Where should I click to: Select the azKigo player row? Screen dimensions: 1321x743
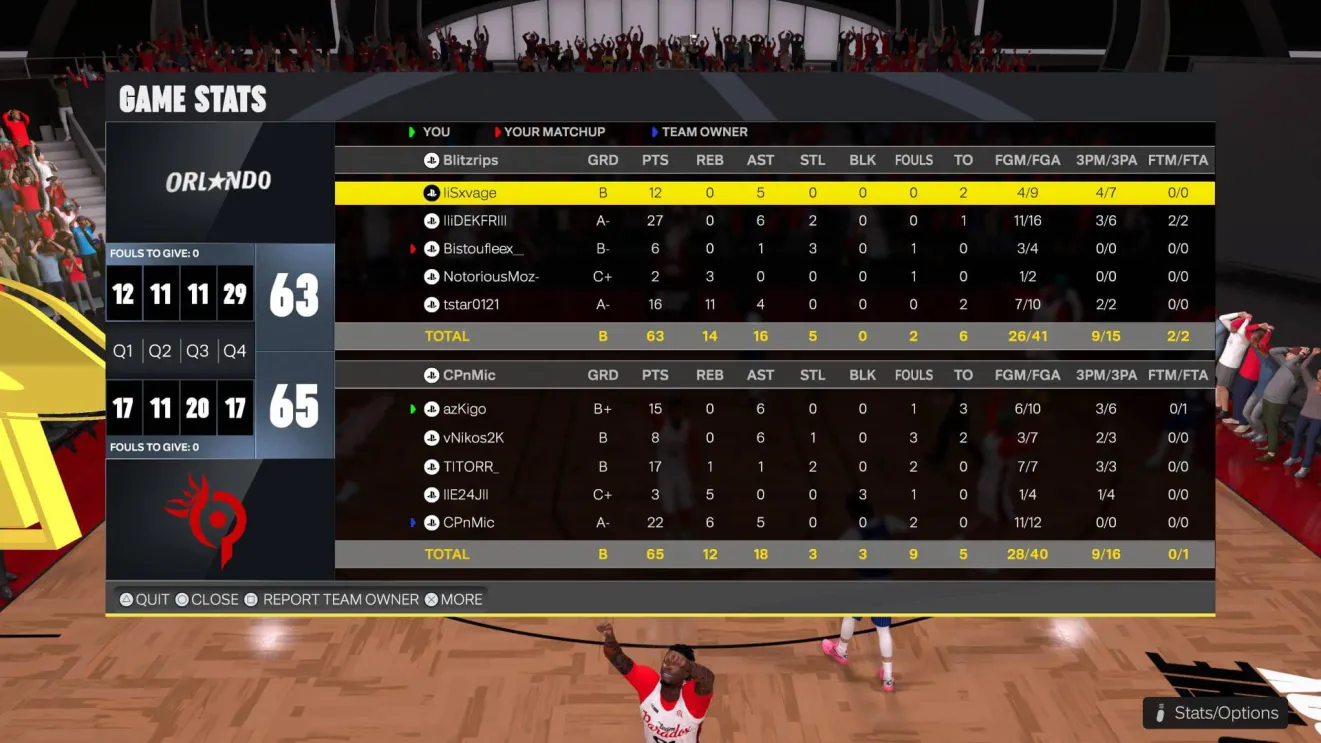(x=464, y=409)
